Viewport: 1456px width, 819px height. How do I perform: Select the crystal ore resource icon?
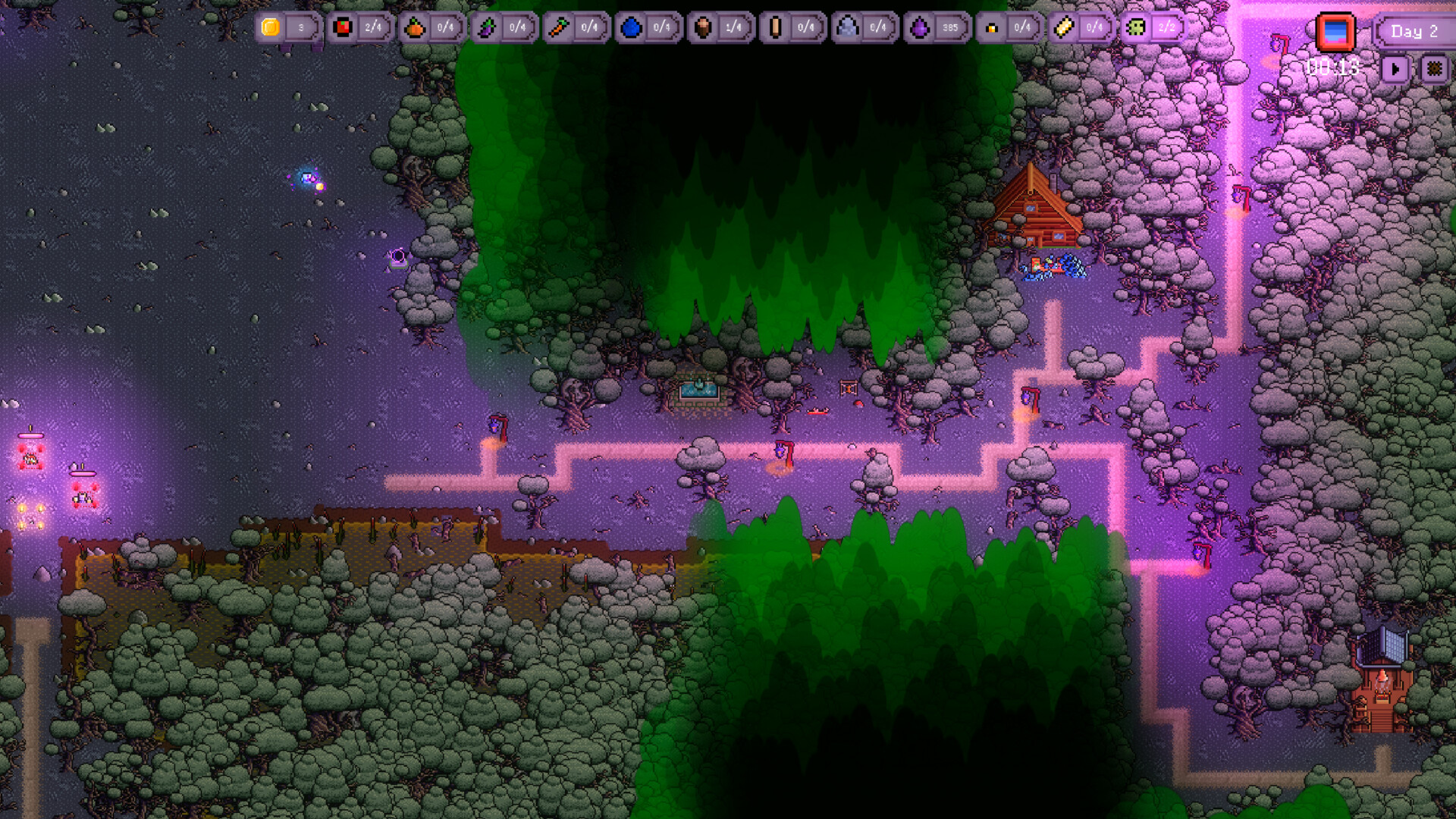pyautogui.click(x=848, y=27)
